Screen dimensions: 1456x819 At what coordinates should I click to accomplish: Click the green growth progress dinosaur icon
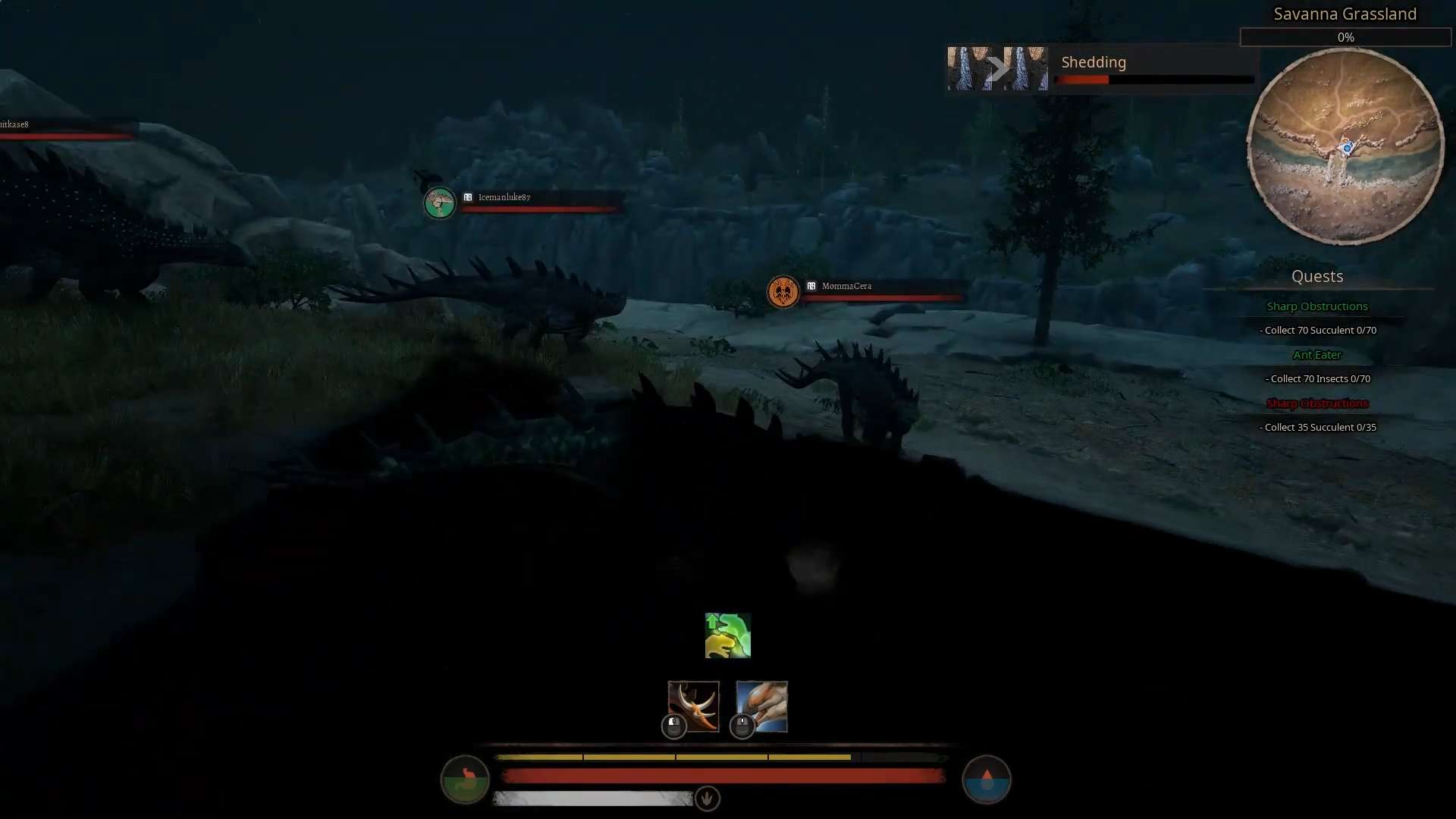[726, 635]
